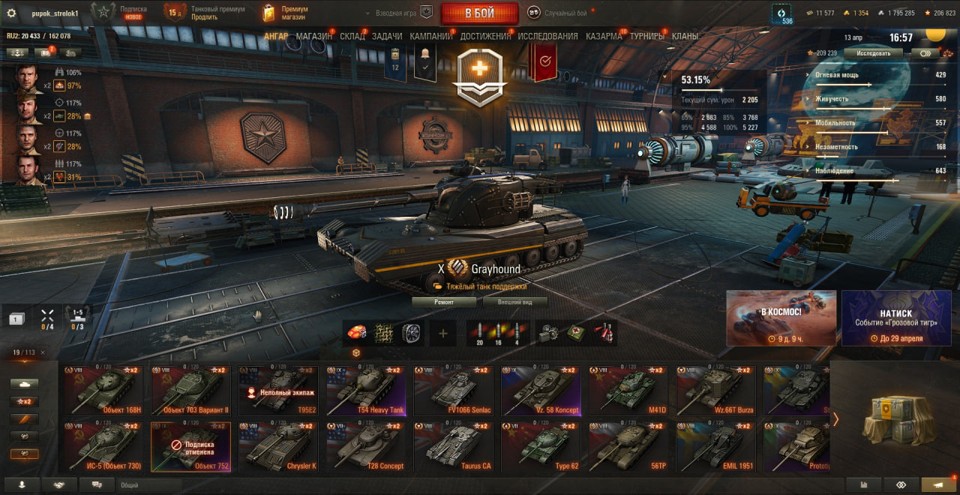This screenshot has width=960, height=495.
Task: Switch to the «СКЛАД» tab
Action: click(352, 36)
